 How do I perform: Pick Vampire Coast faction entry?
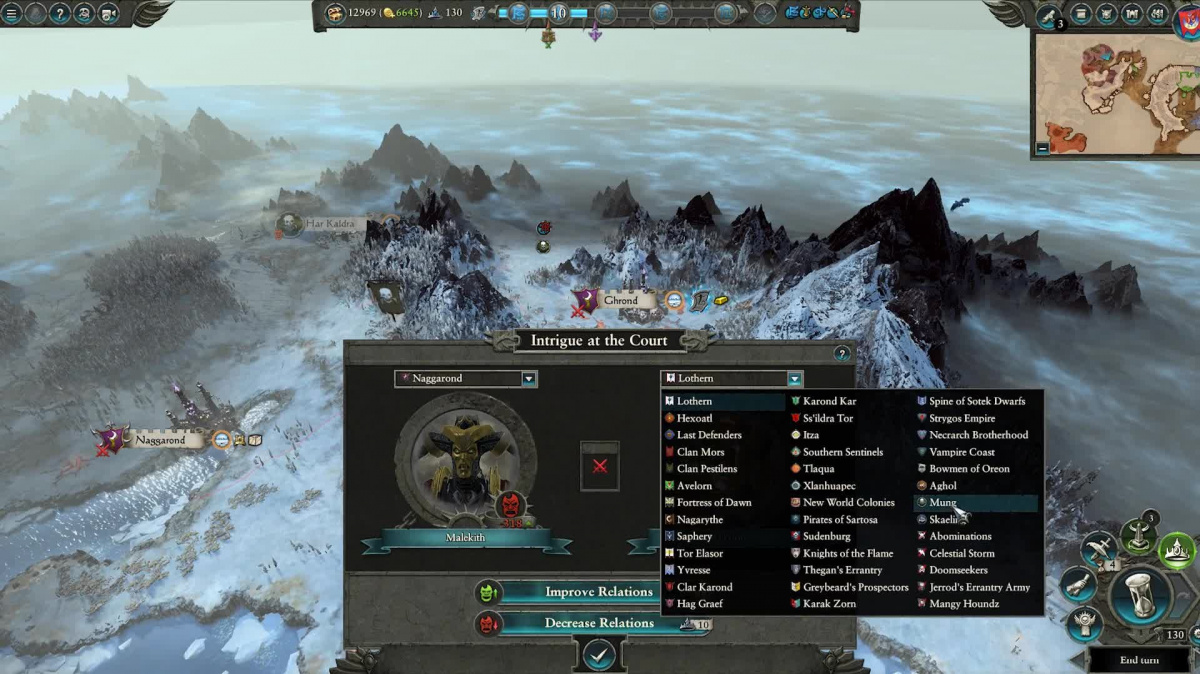pos(961,452)
